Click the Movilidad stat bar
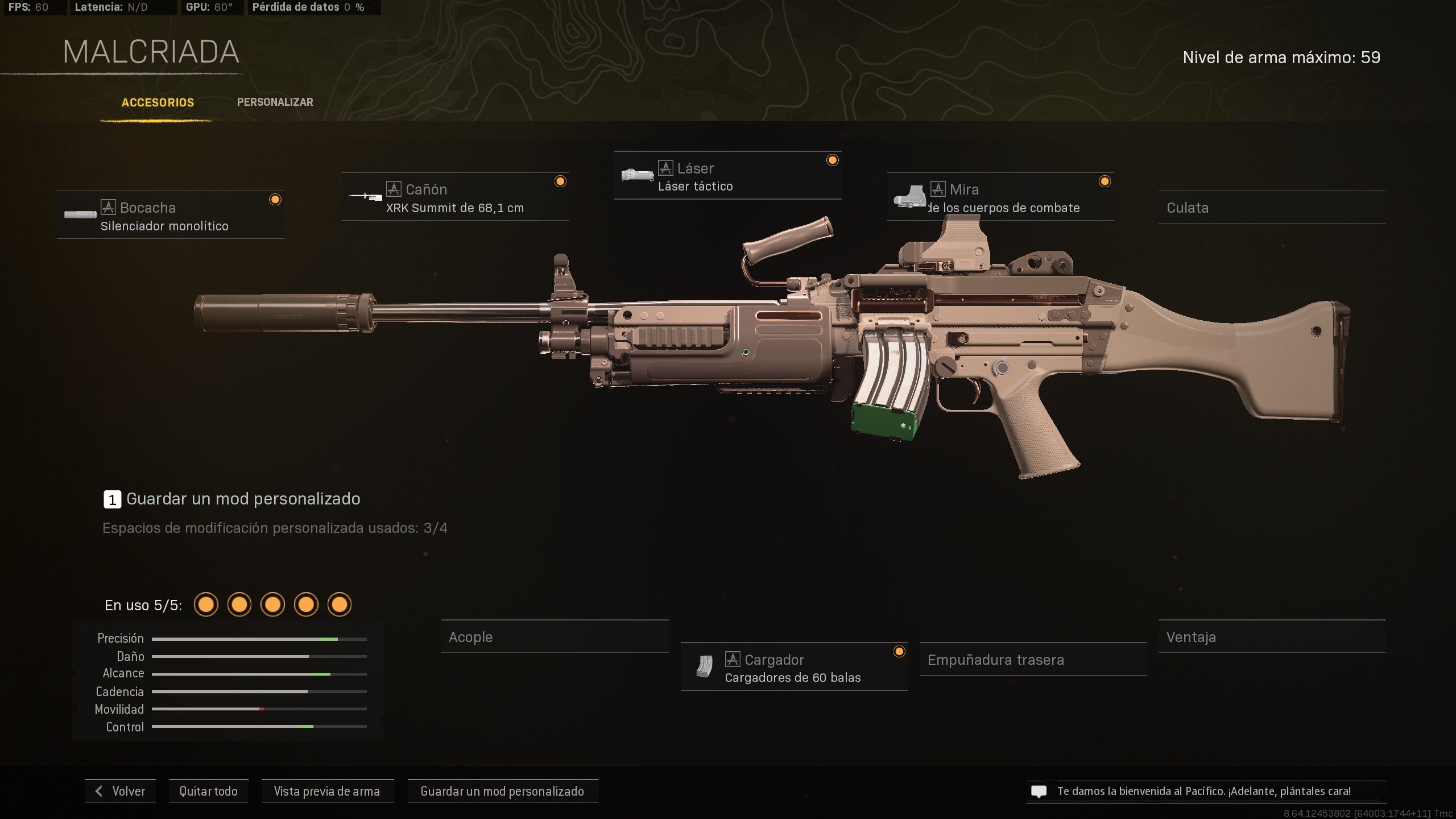The height and width of the screenshot is (819, 1456). [259, 709]
